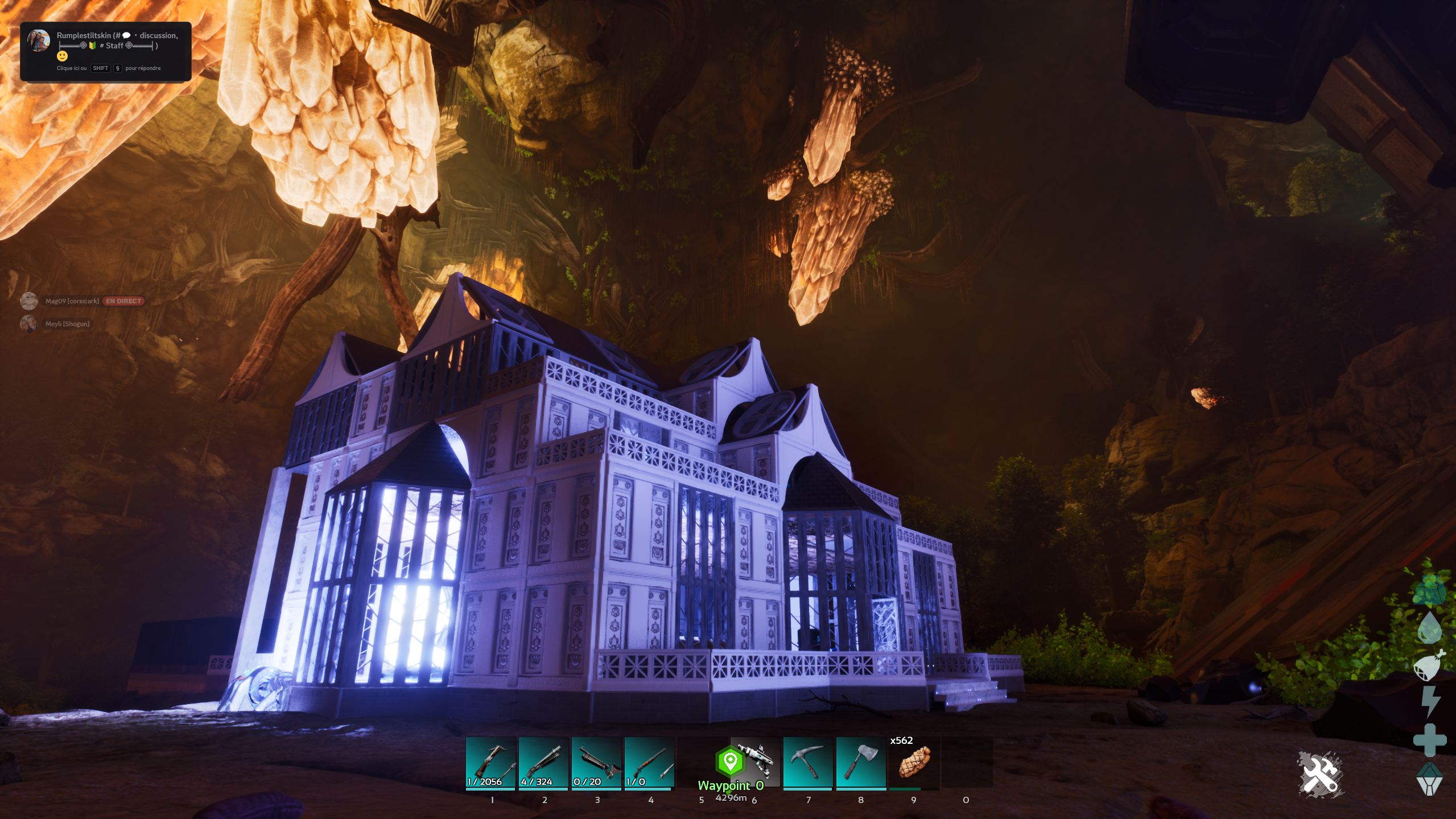The width and height of the screenshot is (1456, 819).
Task: Select the metal pickaxe slot
Action: pos(808,763)
